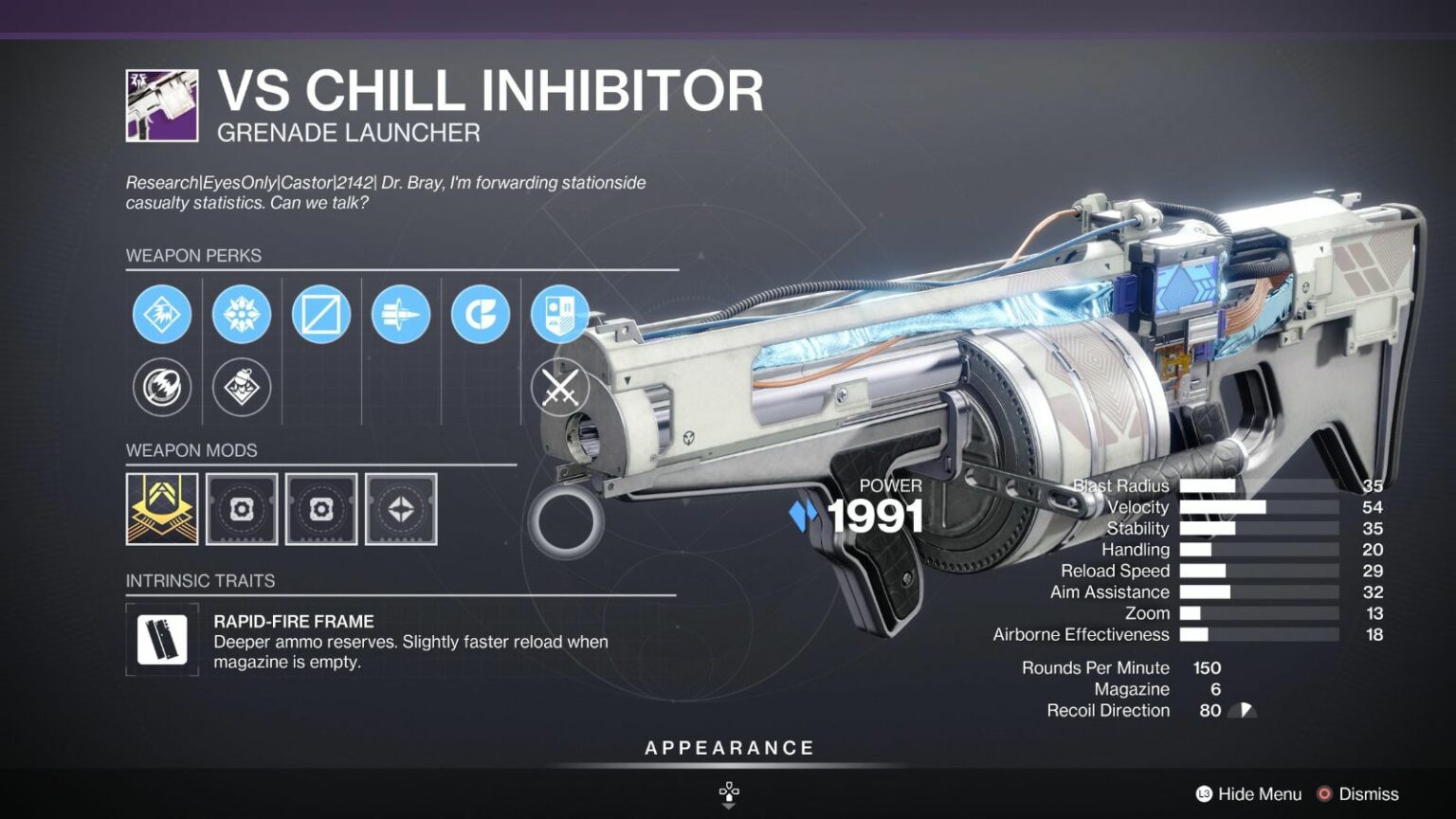Viewport: 1456px width, 819px height.
Task: Inspect the shader socket icon in weapon perks
Action: click(559, 313)
